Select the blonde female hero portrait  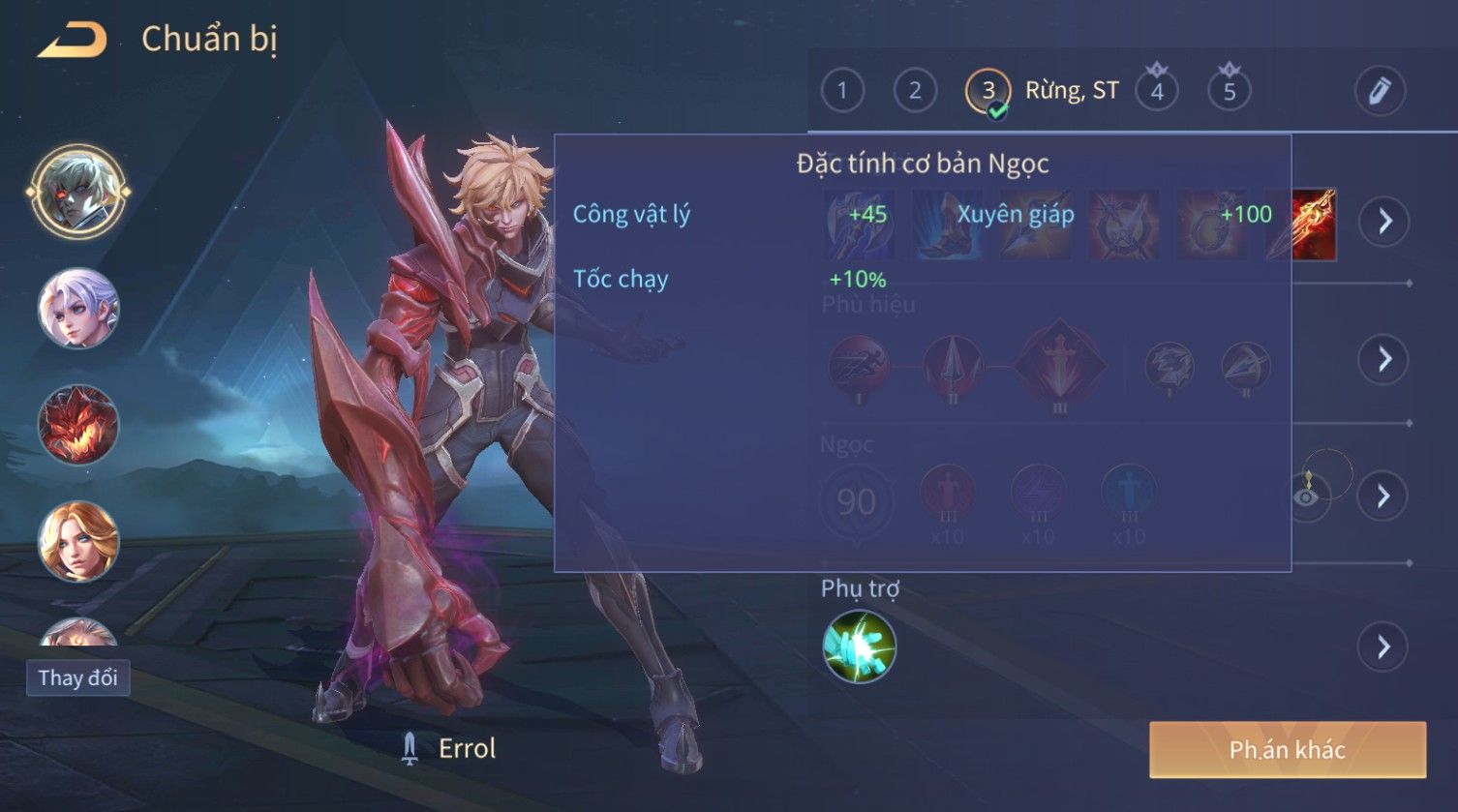pyautogui.click(x=77, y=541)
